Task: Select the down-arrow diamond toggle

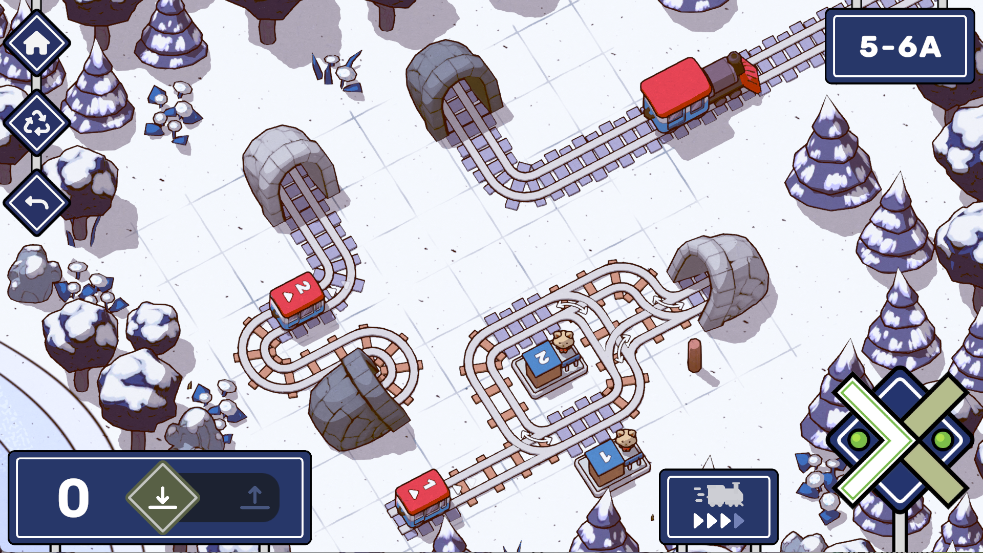Action: tap(163, 497)
